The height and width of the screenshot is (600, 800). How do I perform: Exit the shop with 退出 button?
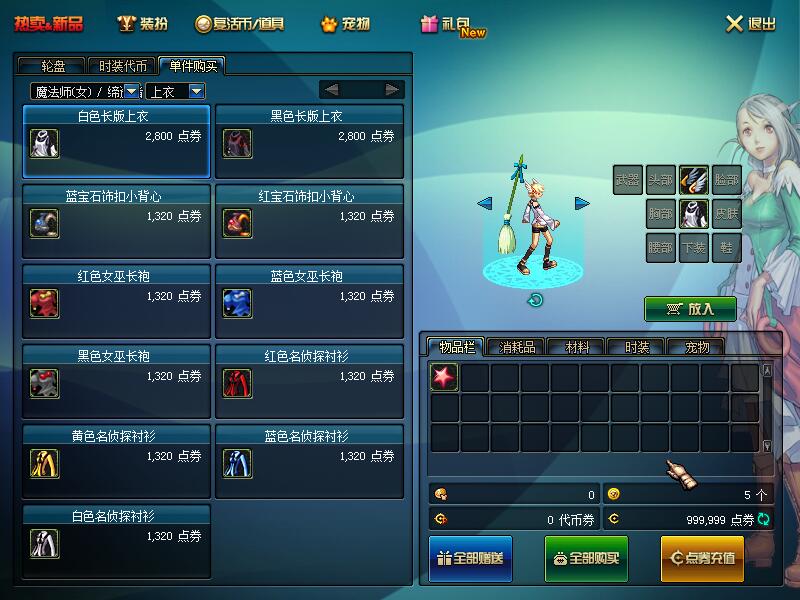point(751,24)
